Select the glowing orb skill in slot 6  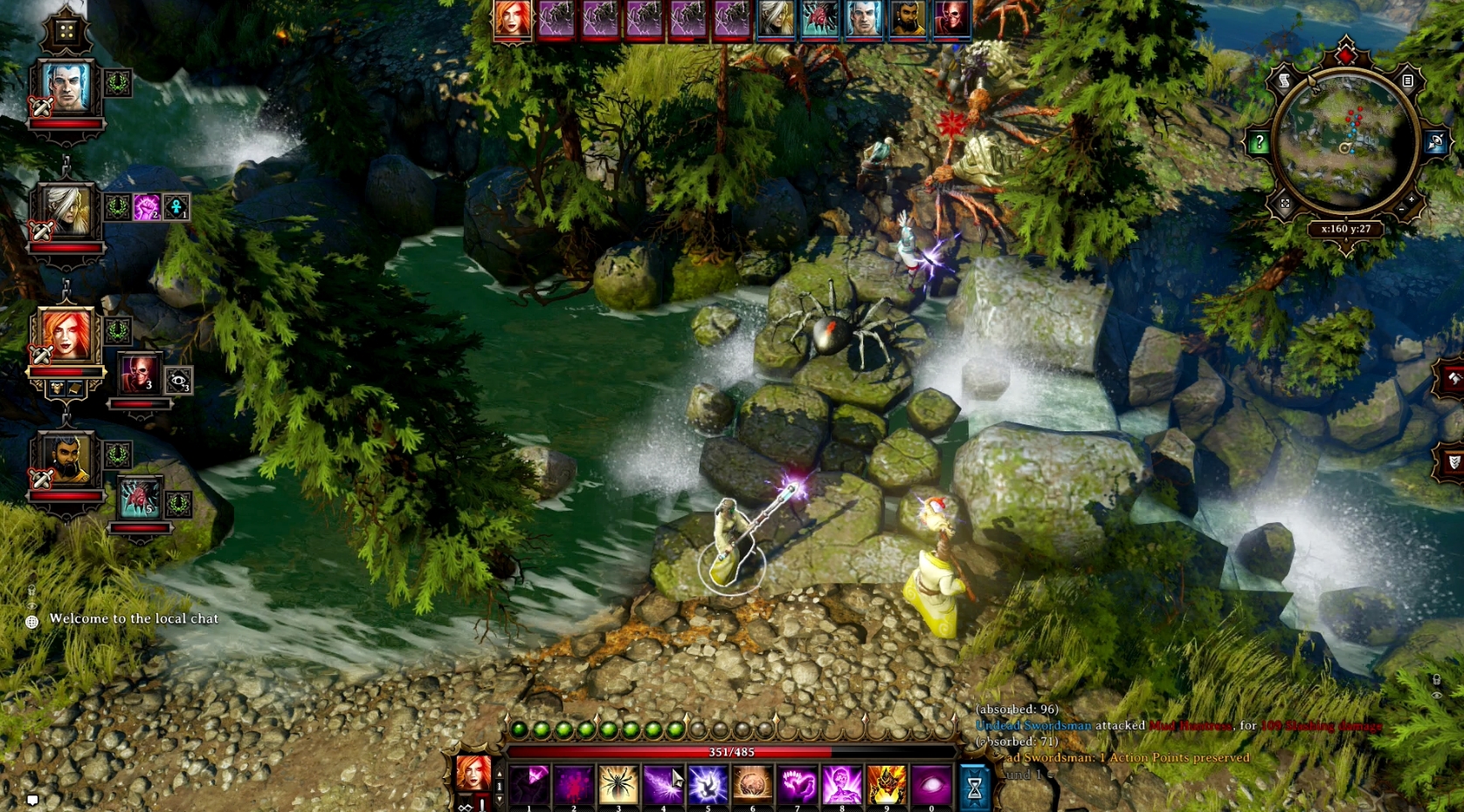coord(752,784)
